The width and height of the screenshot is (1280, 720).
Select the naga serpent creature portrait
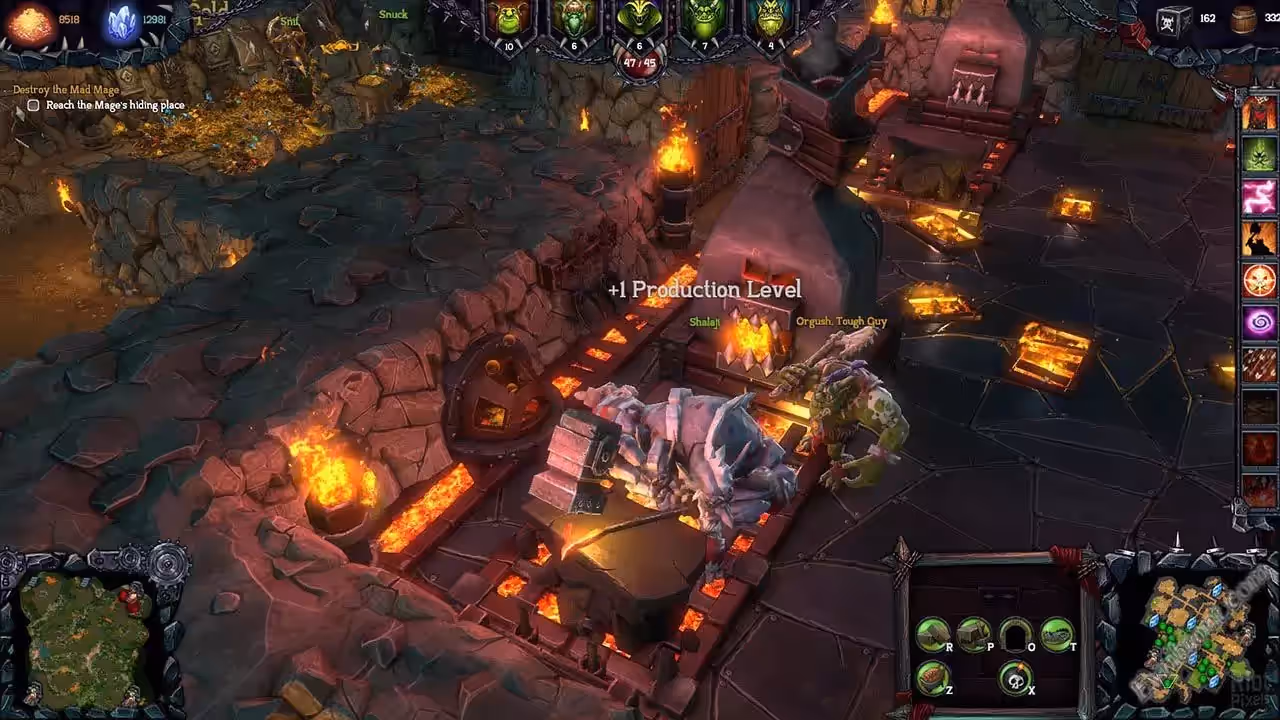coord(639,20)
